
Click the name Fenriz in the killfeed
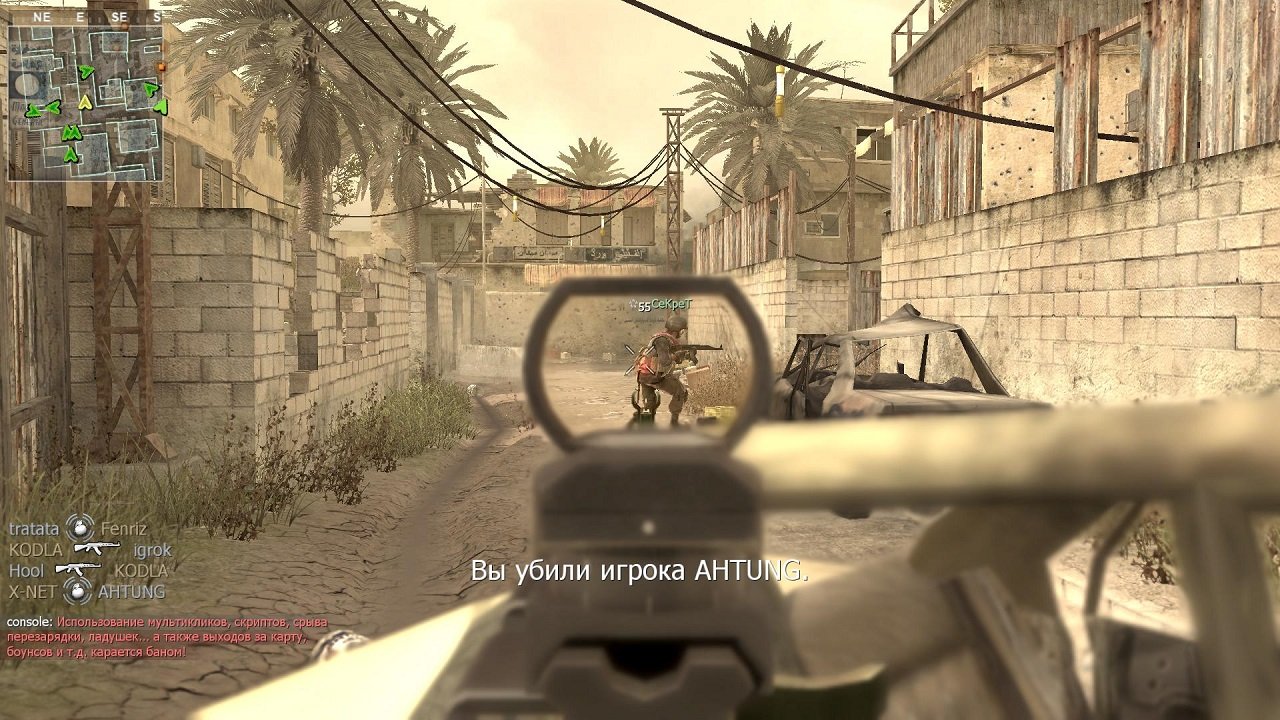click(x=124, y=529)
